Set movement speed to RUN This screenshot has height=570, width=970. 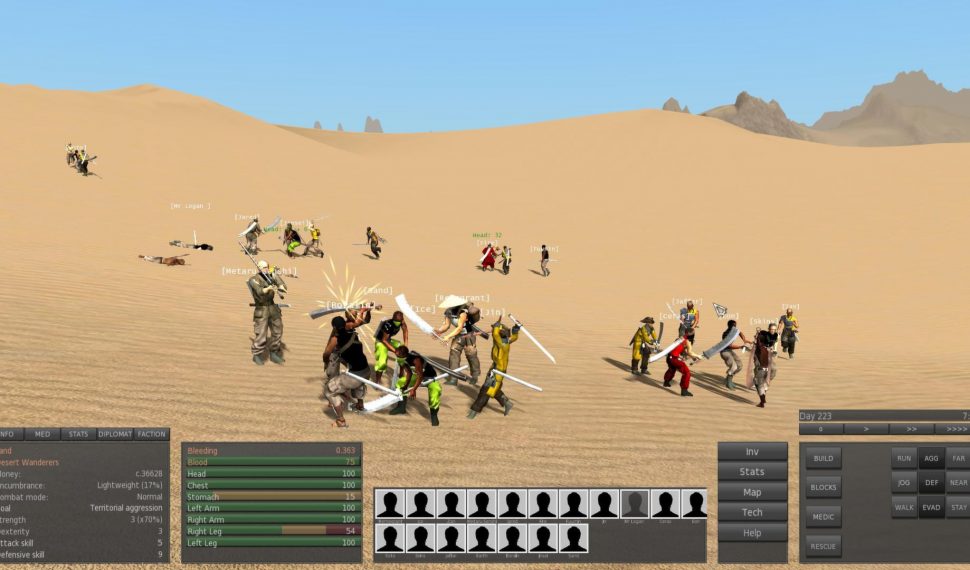click(904, 458)
